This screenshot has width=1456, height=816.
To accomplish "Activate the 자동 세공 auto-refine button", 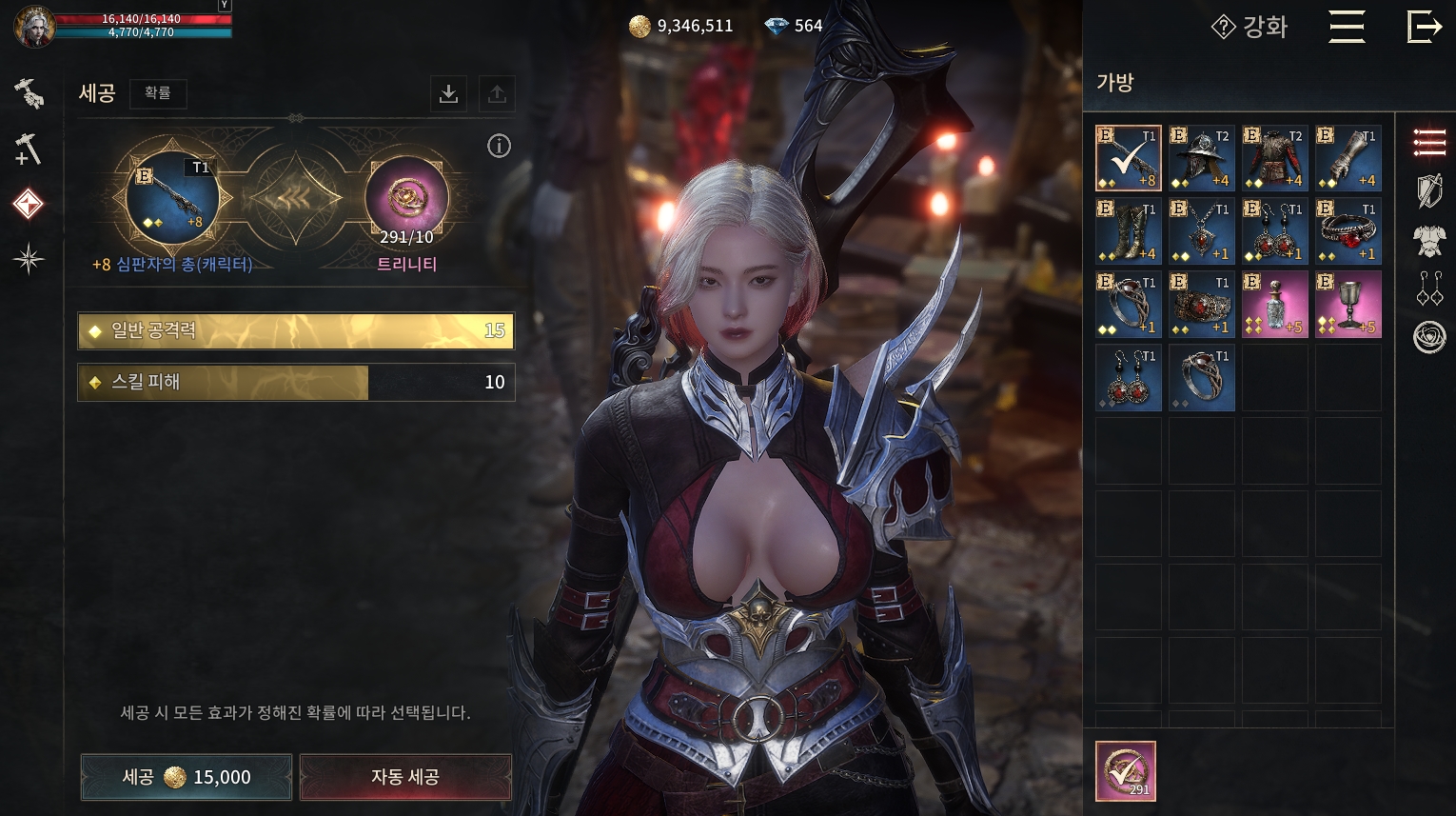I will 405,777.
